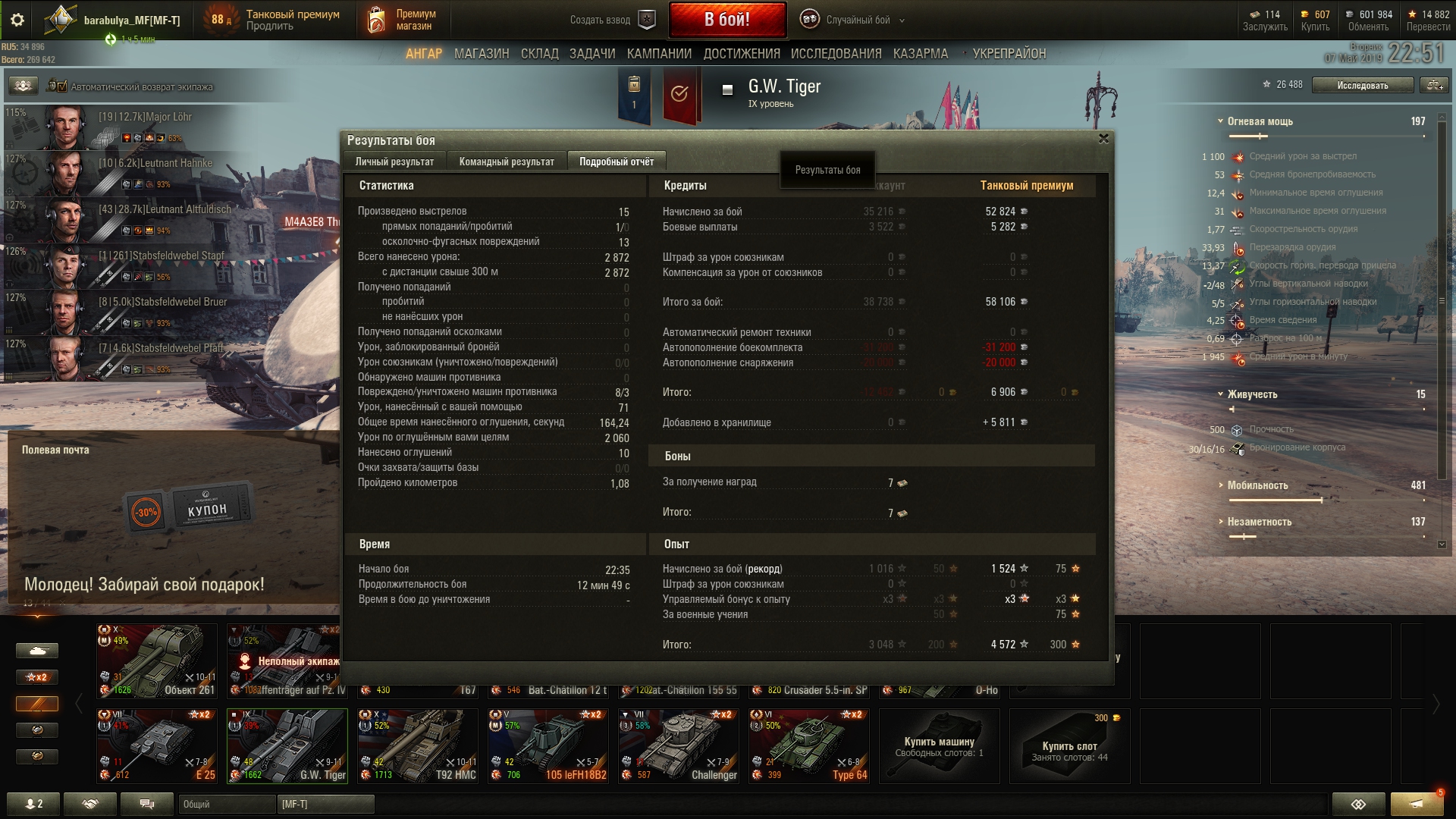1456x819 pixels.
Task: Toggle Автоматический возврат экипажа checkbox
Action: pyautogui.click(x=61, y=86)
